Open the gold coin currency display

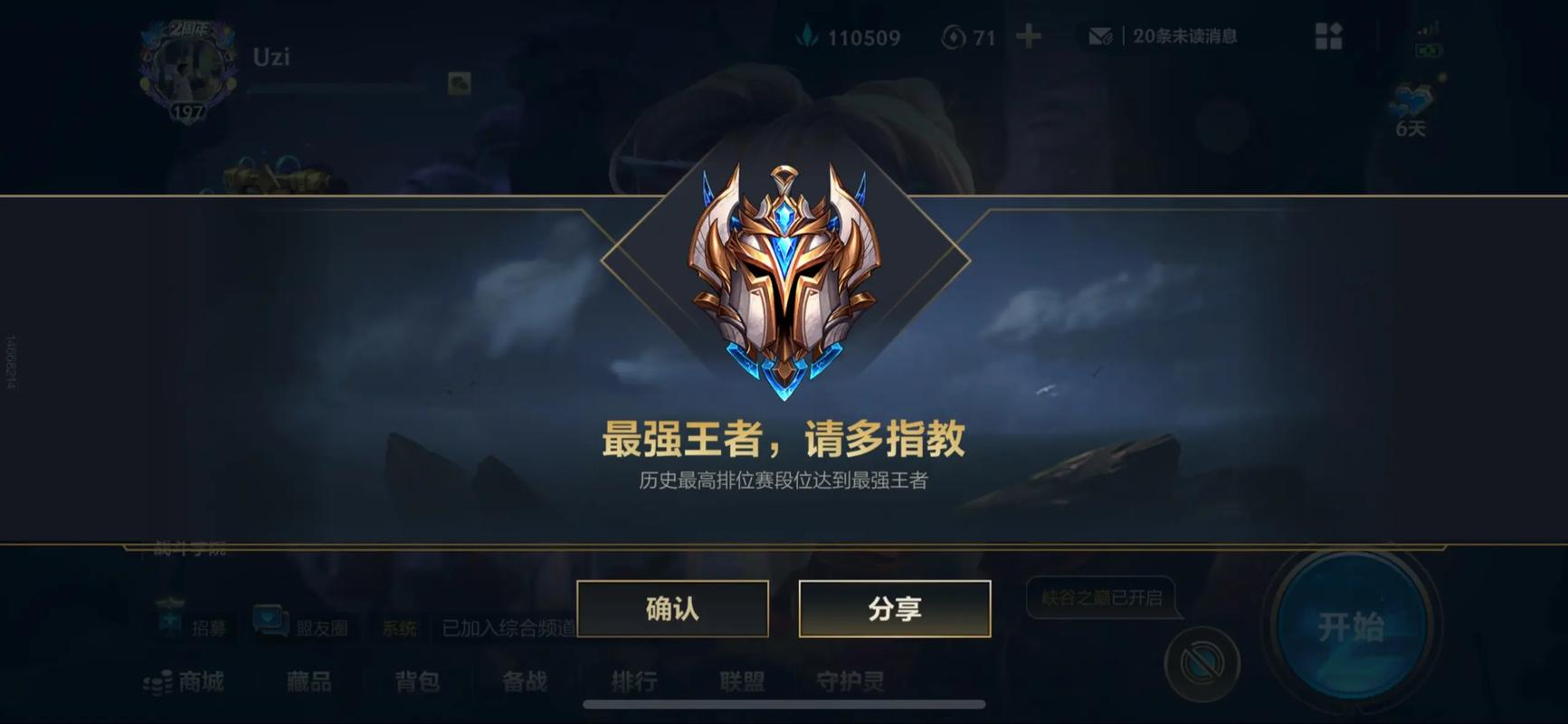click(x=952, y=37)
